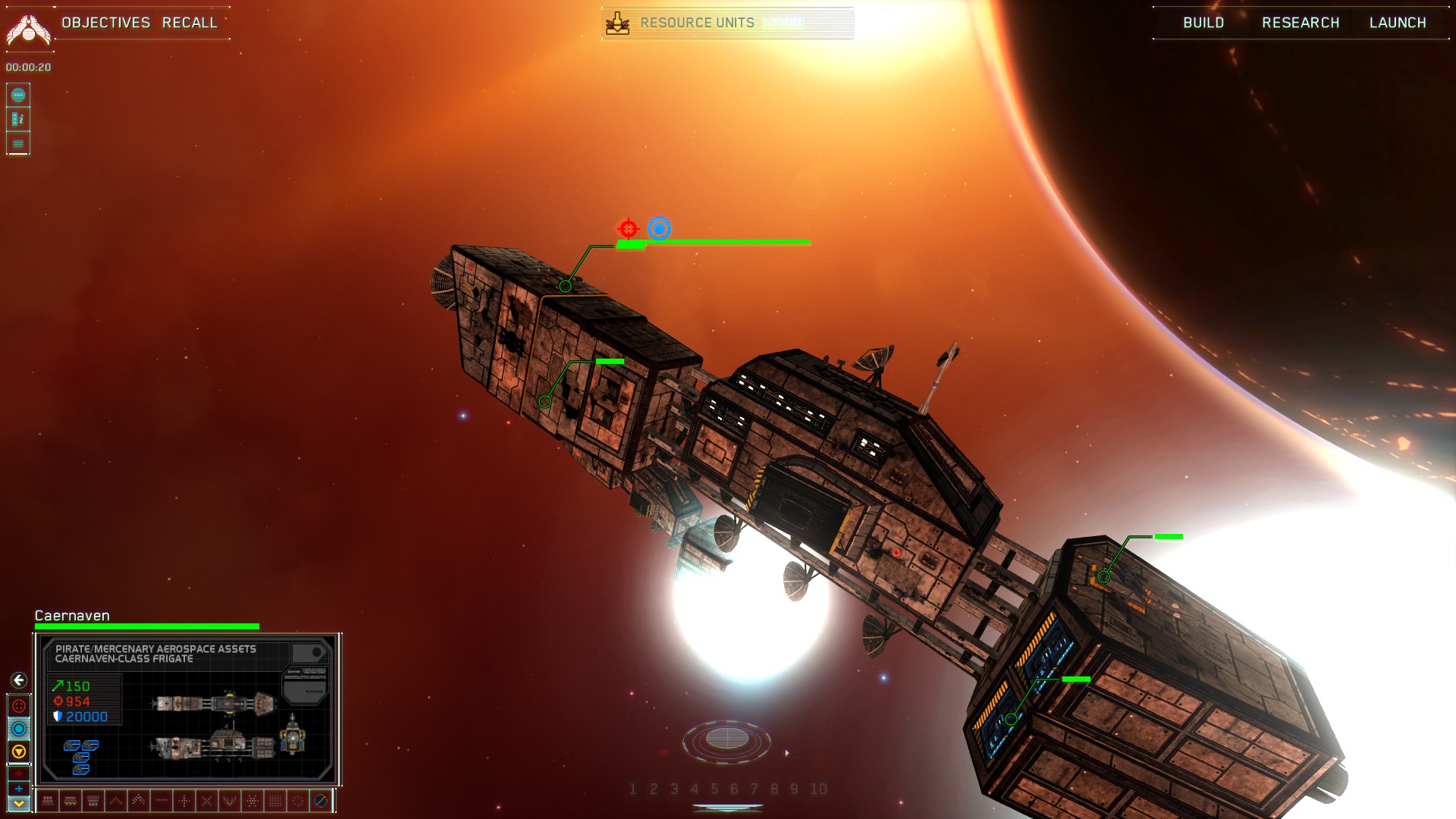Open the Build menu
This screenshot has height=819, width=1456.
coord(1203,23)
